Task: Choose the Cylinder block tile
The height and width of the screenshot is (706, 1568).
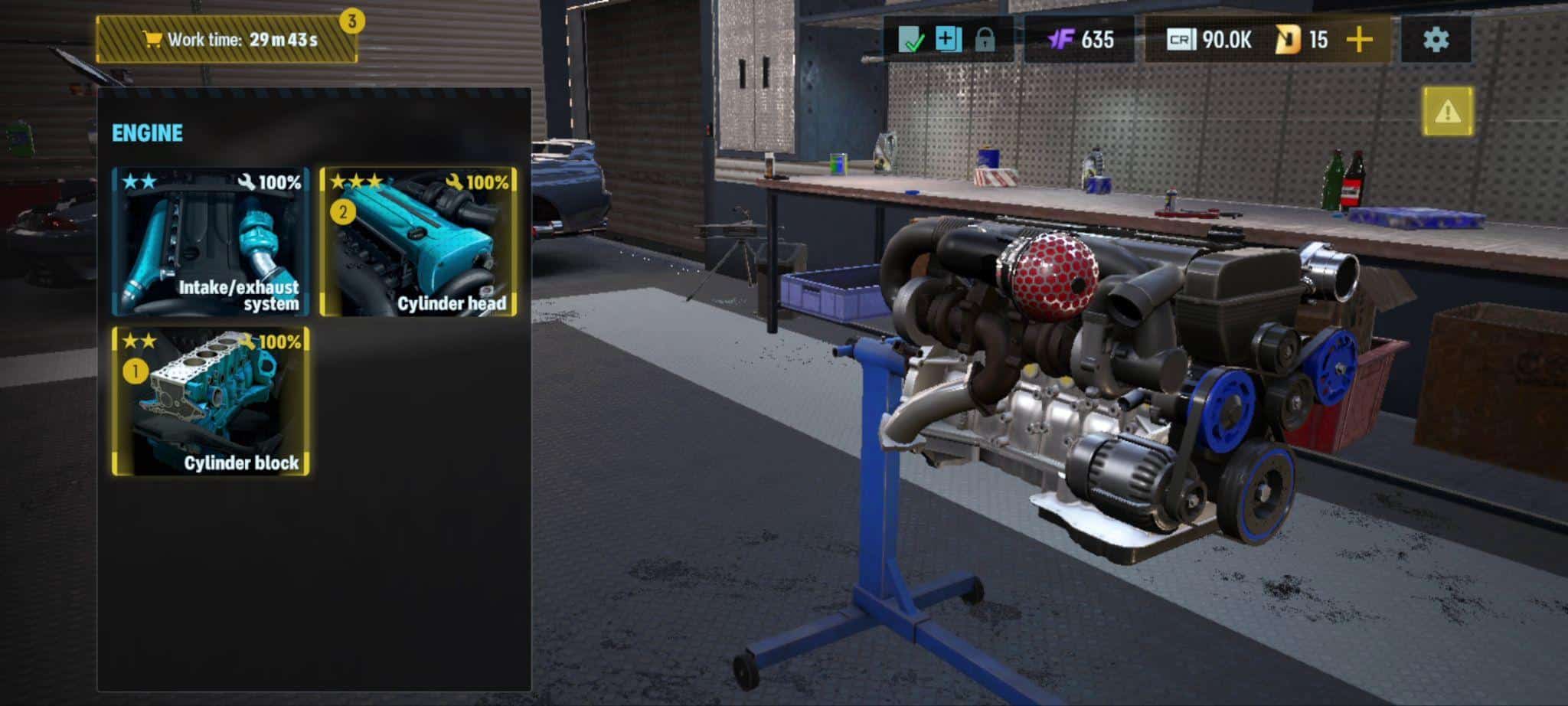Action: click(x=211, y=401)
